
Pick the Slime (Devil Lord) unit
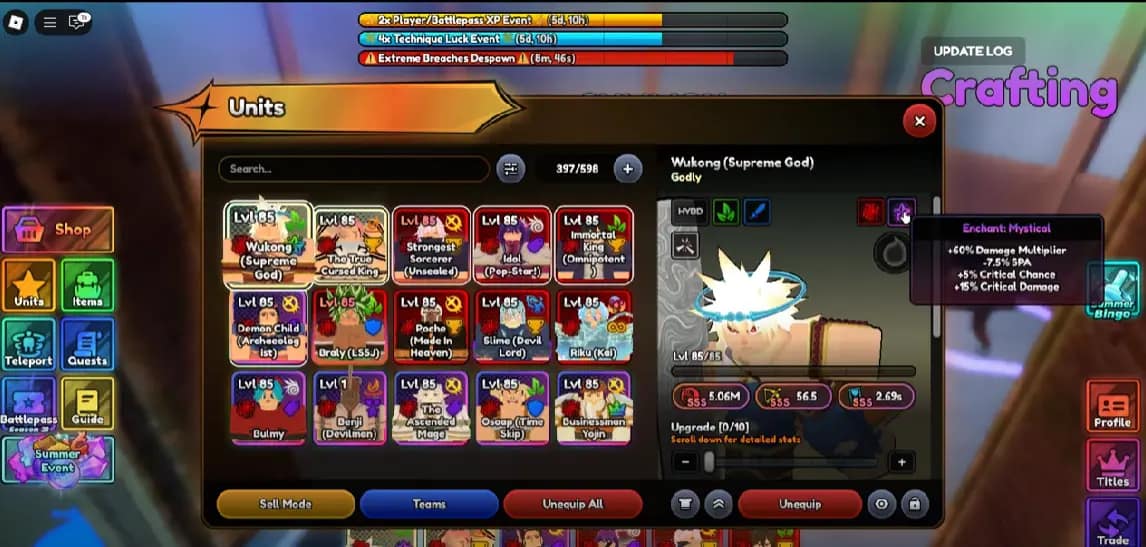(512, 327)
